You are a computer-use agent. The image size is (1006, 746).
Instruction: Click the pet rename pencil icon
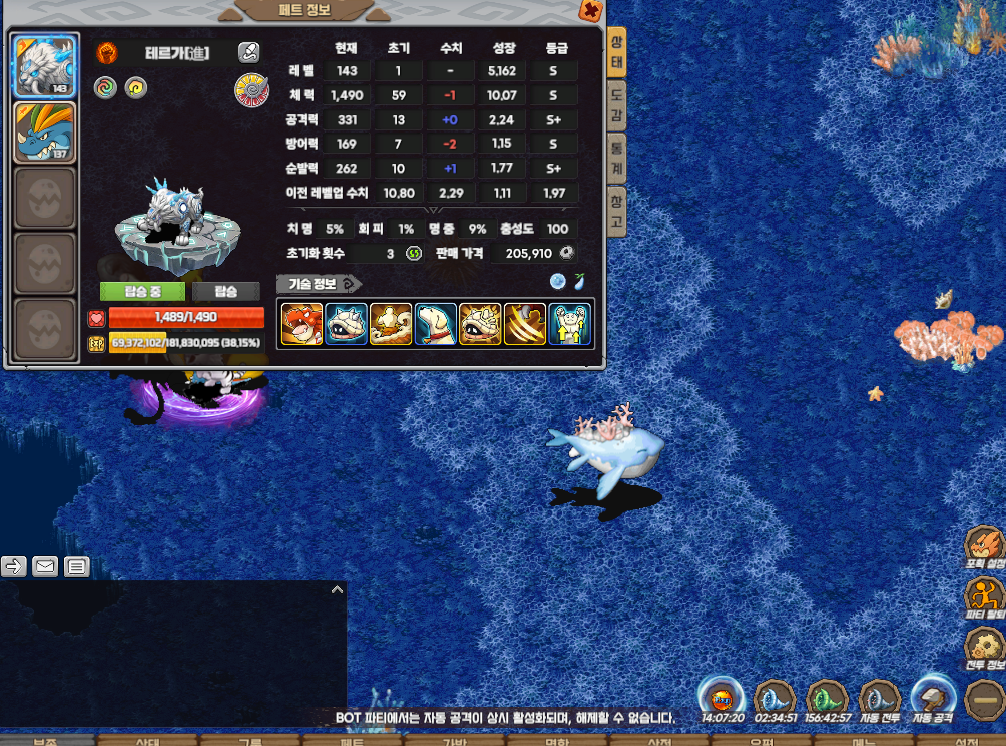pyautogui.click(x=249, y=53)
